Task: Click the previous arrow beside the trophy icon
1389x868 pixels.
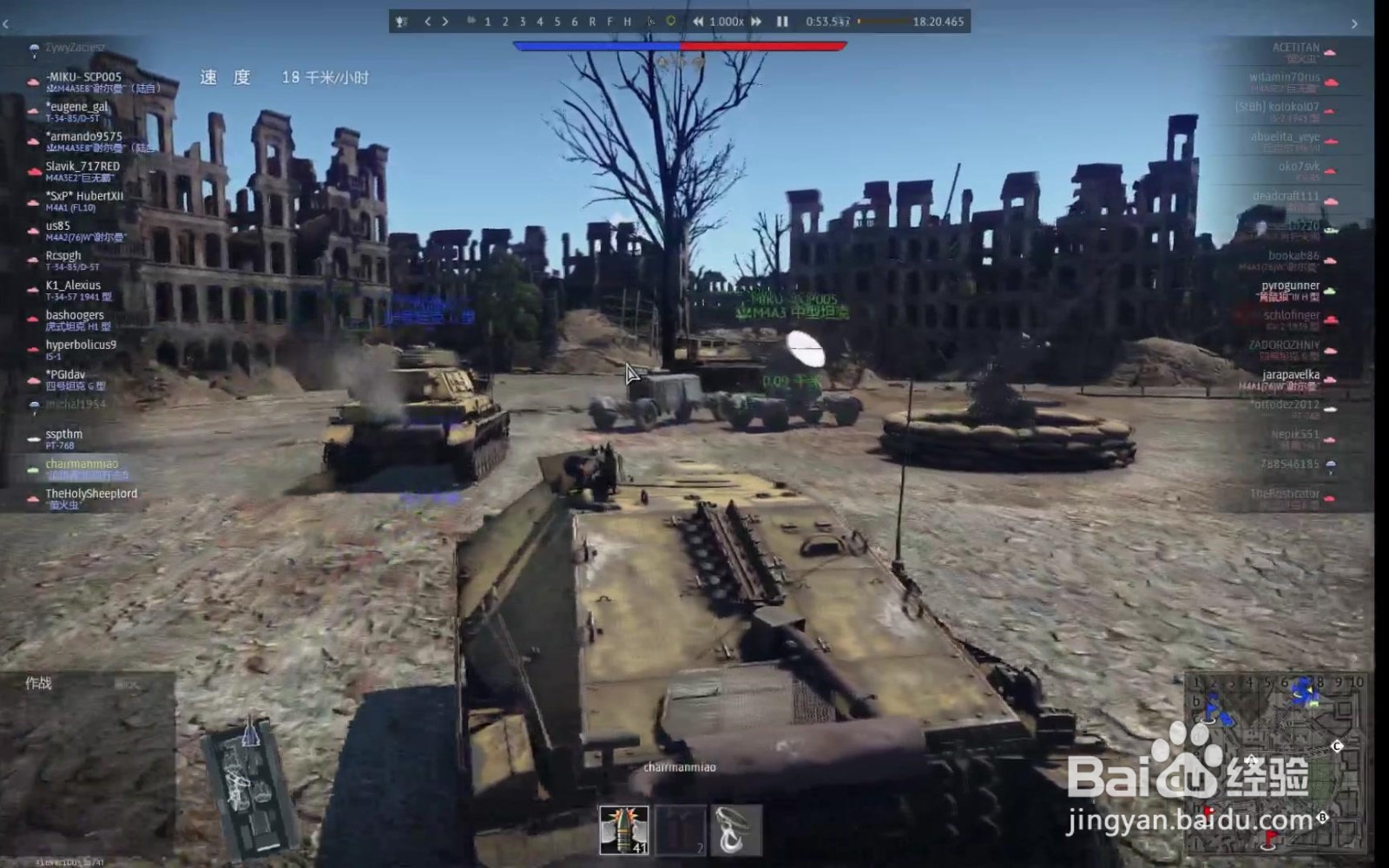Action: point(428,23)
